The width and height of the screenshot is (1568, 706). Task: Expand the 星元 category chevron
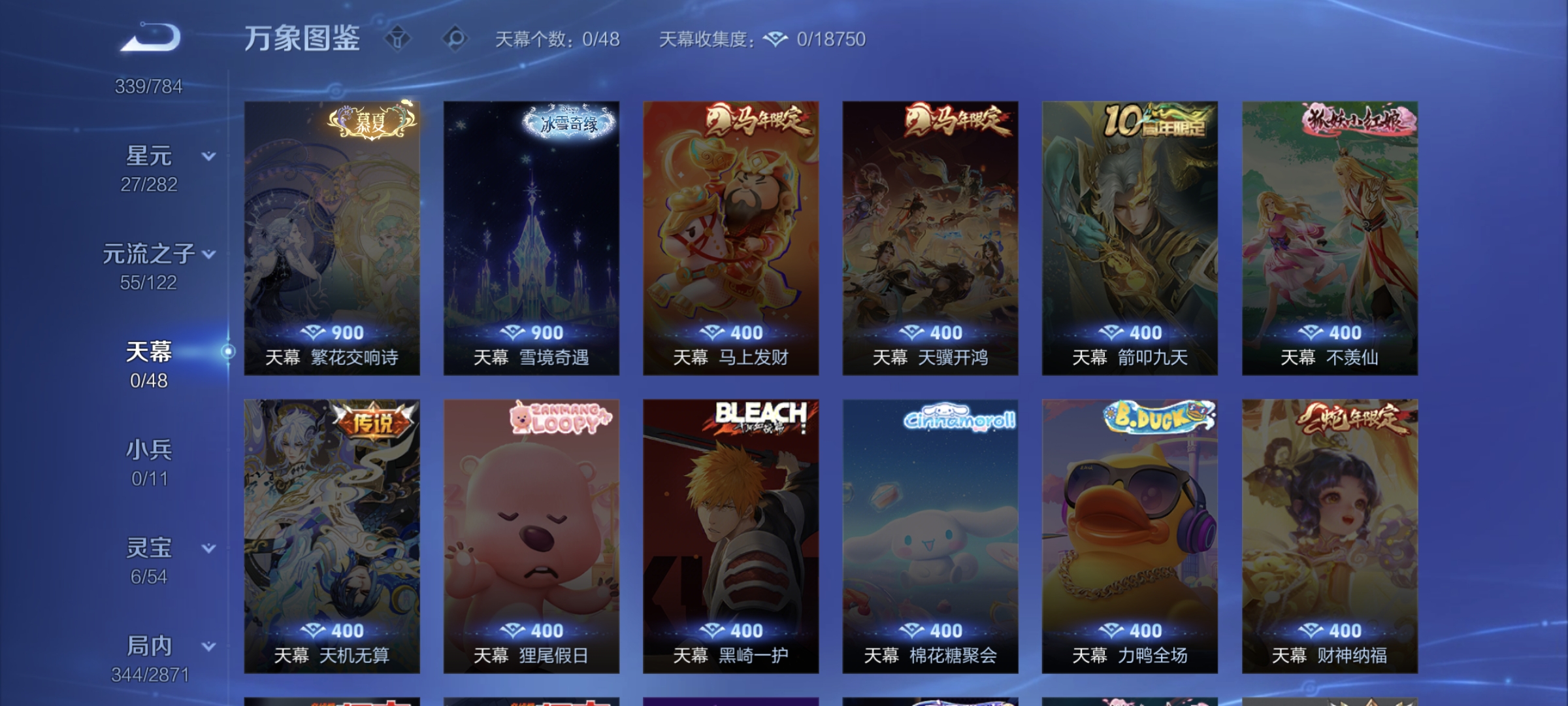[x=208, y=156]
